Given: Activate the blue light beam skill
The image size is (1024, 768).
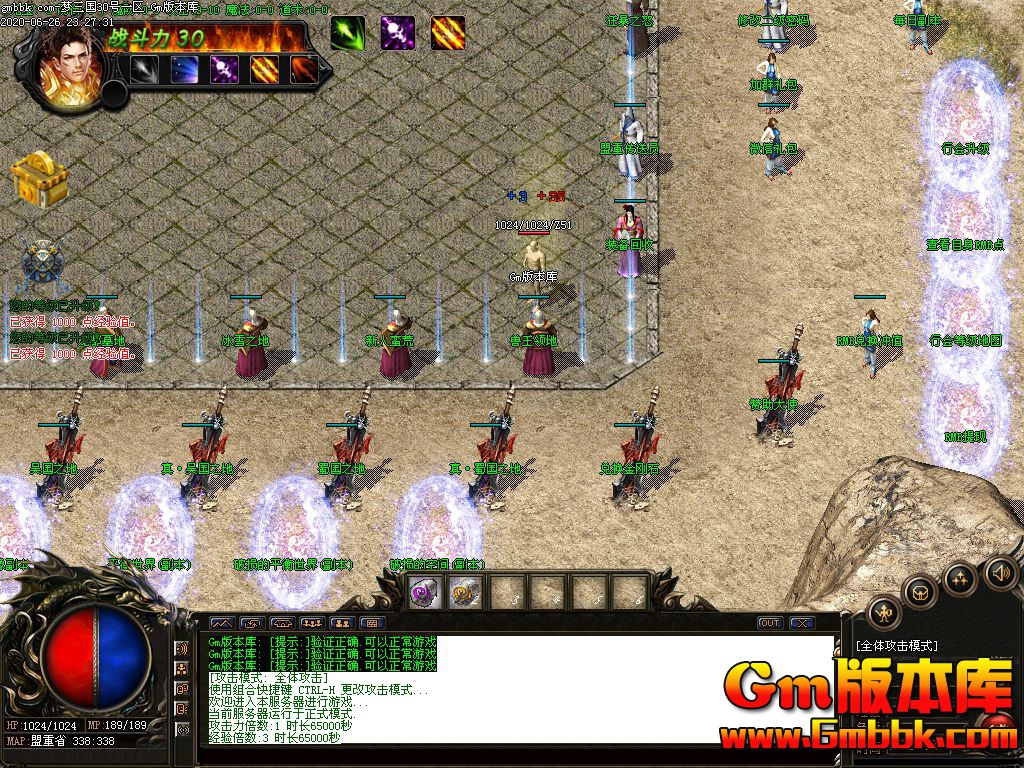Looking at the screenshot, I should click(184, 69).
